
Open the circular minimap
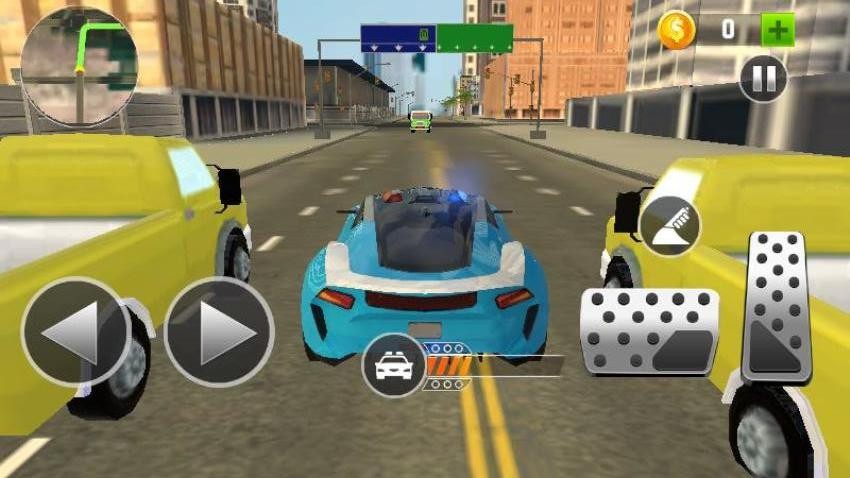(x=79, y=67)
